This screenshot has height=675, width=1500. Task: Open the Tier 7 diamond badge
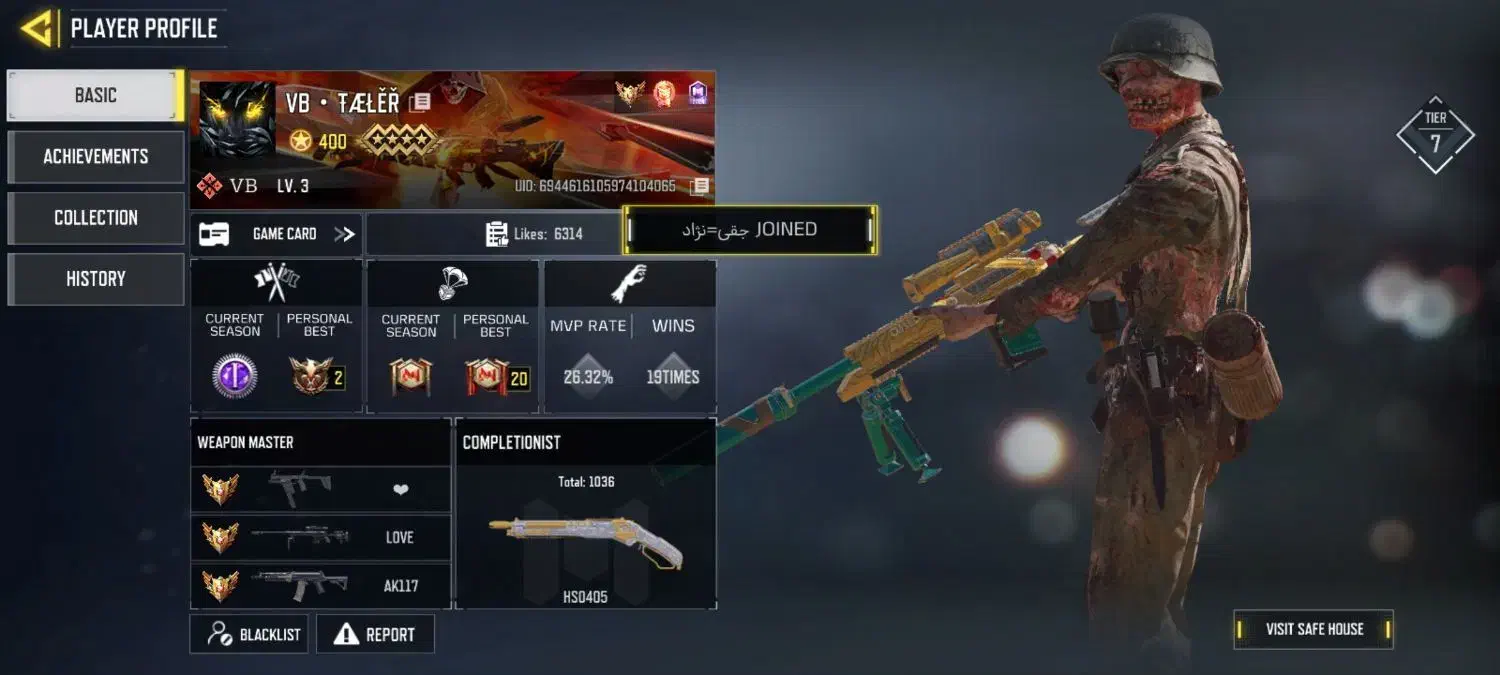tap(1435, 135)
